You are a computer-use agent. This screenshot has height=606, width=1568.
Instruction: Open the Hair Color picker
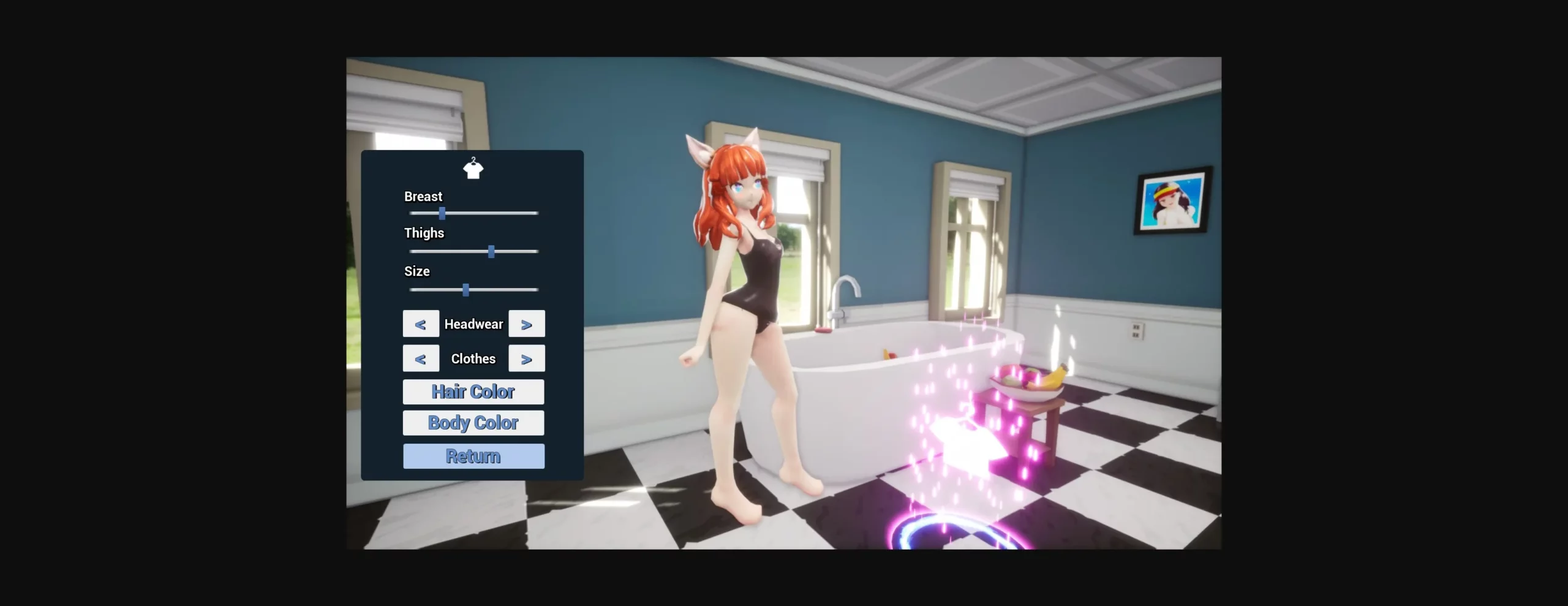(x=473, y=392)
